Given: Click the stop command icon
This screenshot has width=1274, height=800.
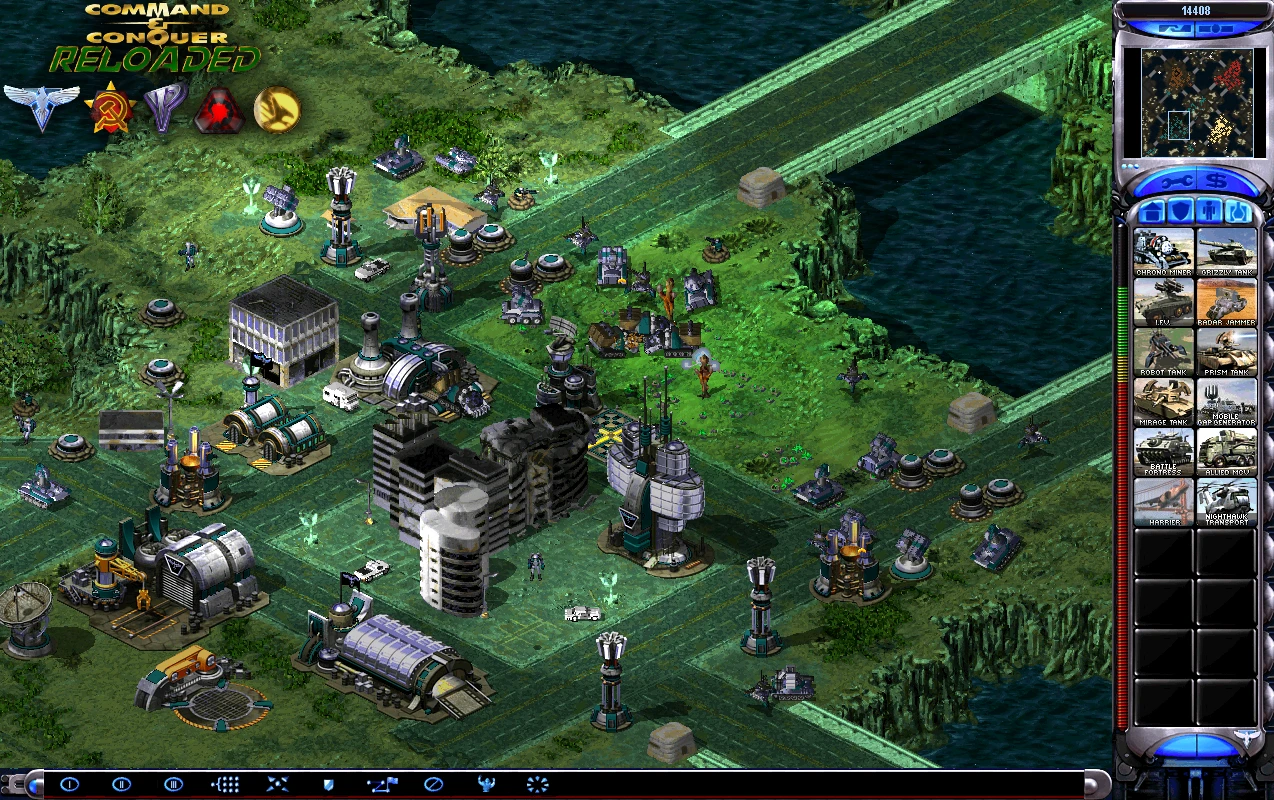Looking at the screenshot, I should click(433, 784).
